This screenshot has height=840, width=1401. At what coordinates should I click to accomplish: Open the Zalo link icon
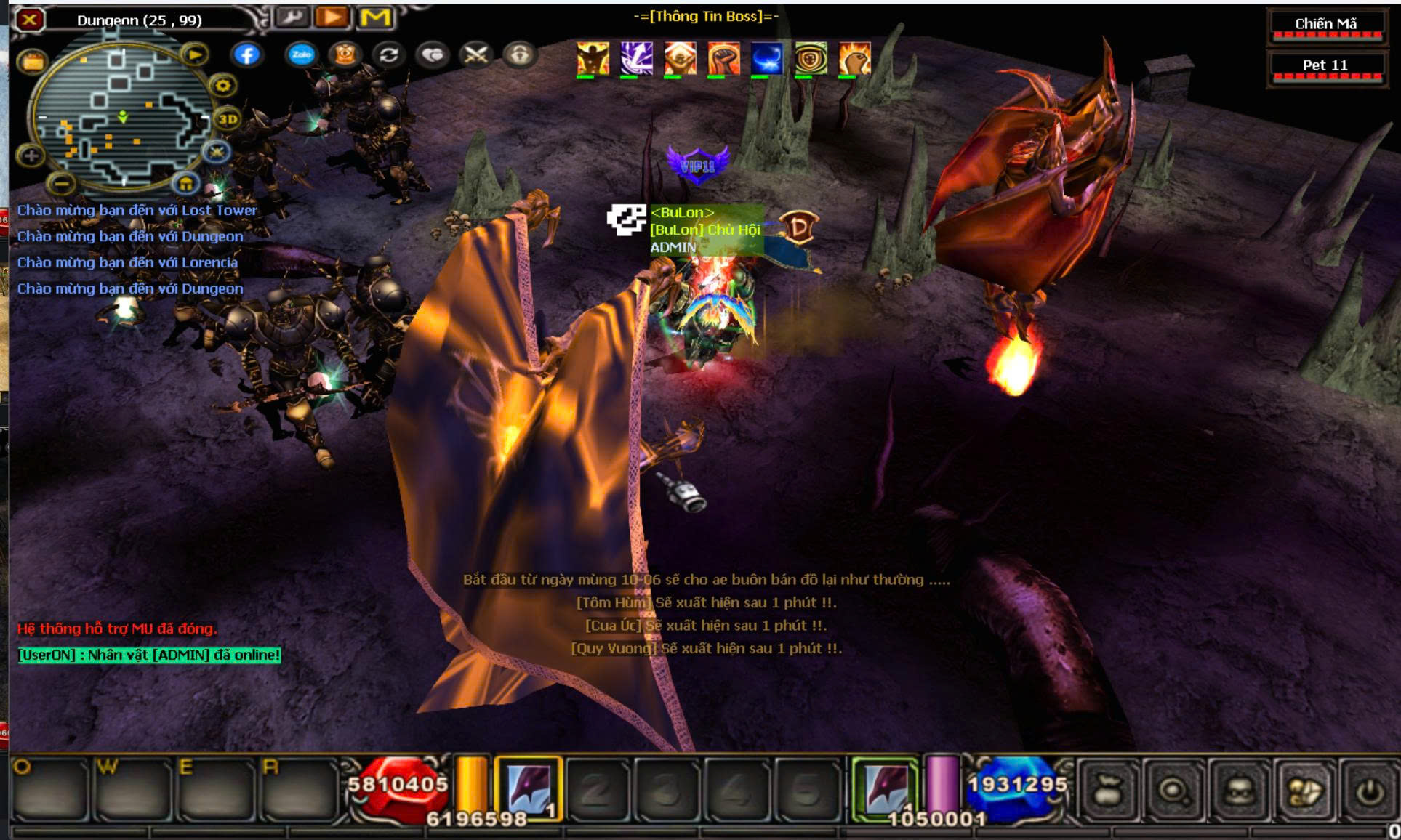click(301, 54)
